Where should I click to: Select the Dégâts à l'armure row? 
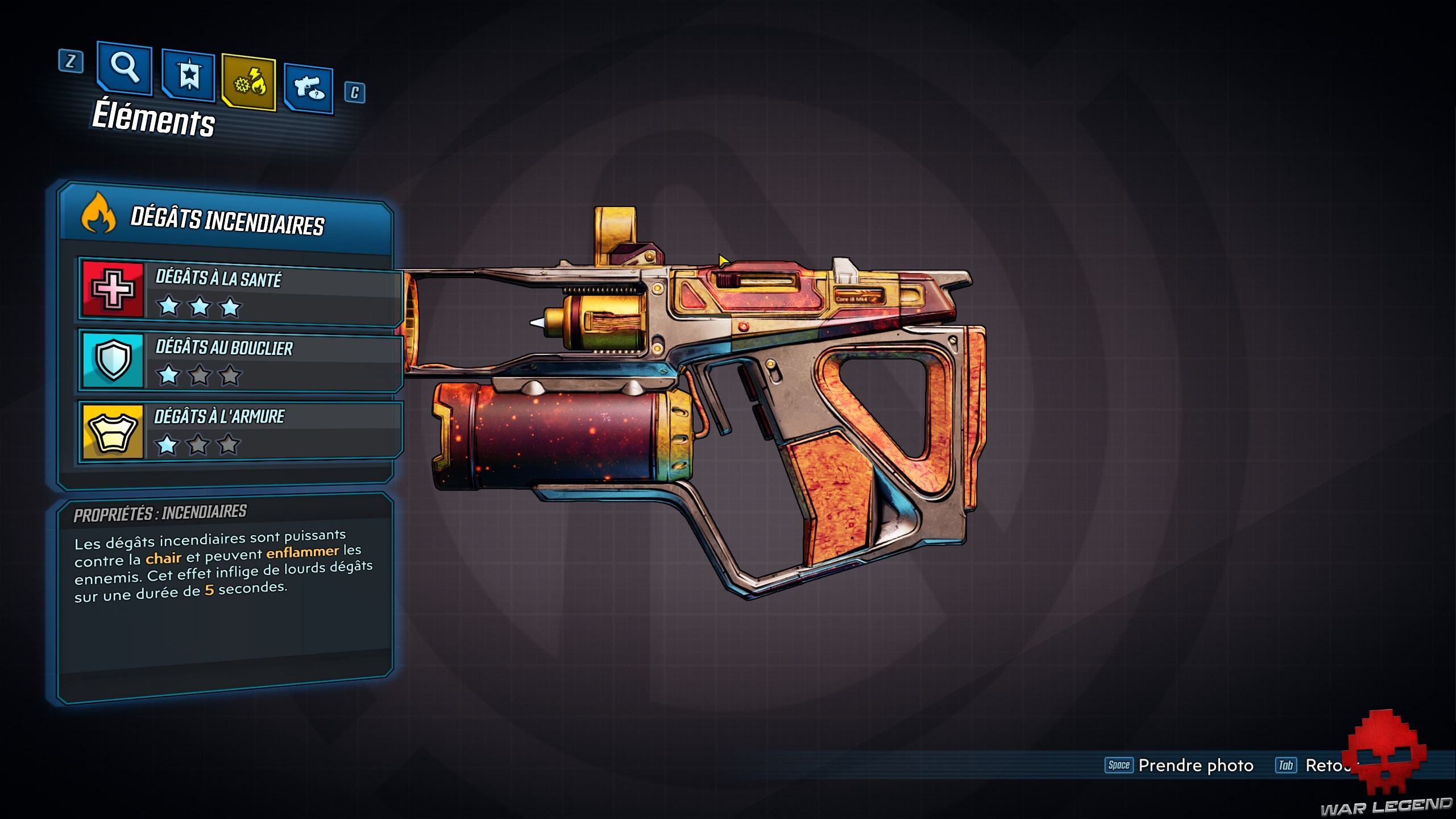240,431
